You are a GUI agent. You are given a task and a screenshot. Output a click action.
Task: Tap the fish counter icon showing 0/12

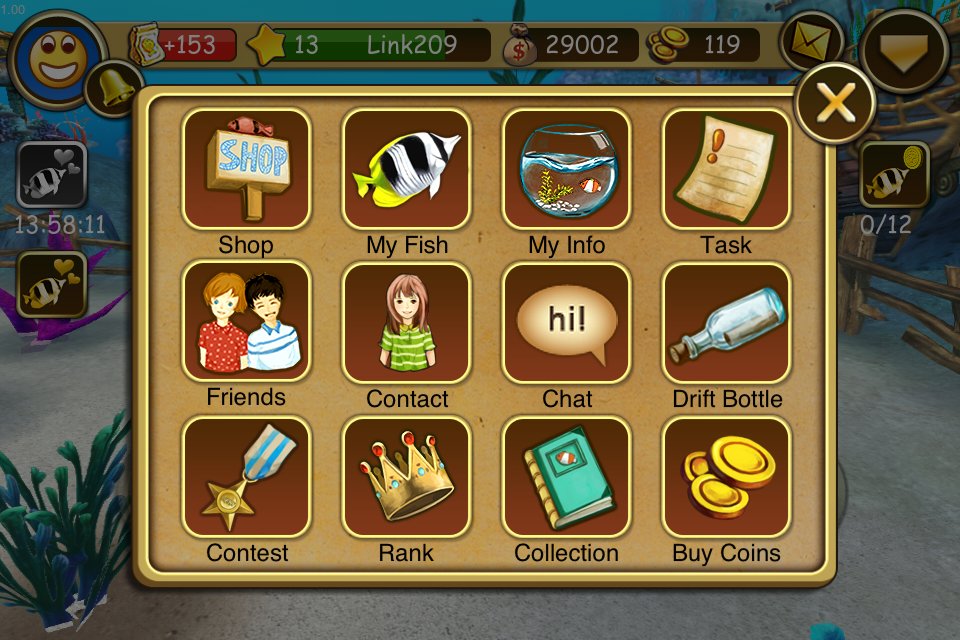[x=893, y=176]
